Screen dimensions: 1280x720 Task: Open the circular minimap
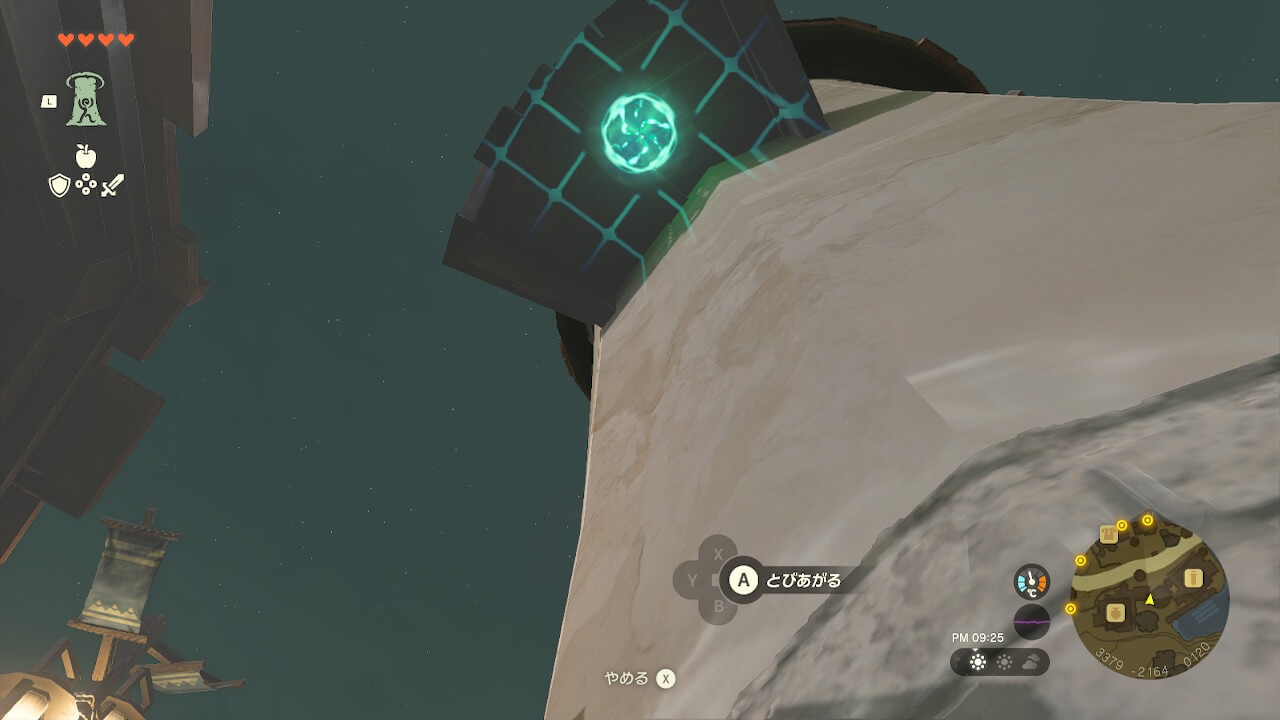coord(1149,599)
